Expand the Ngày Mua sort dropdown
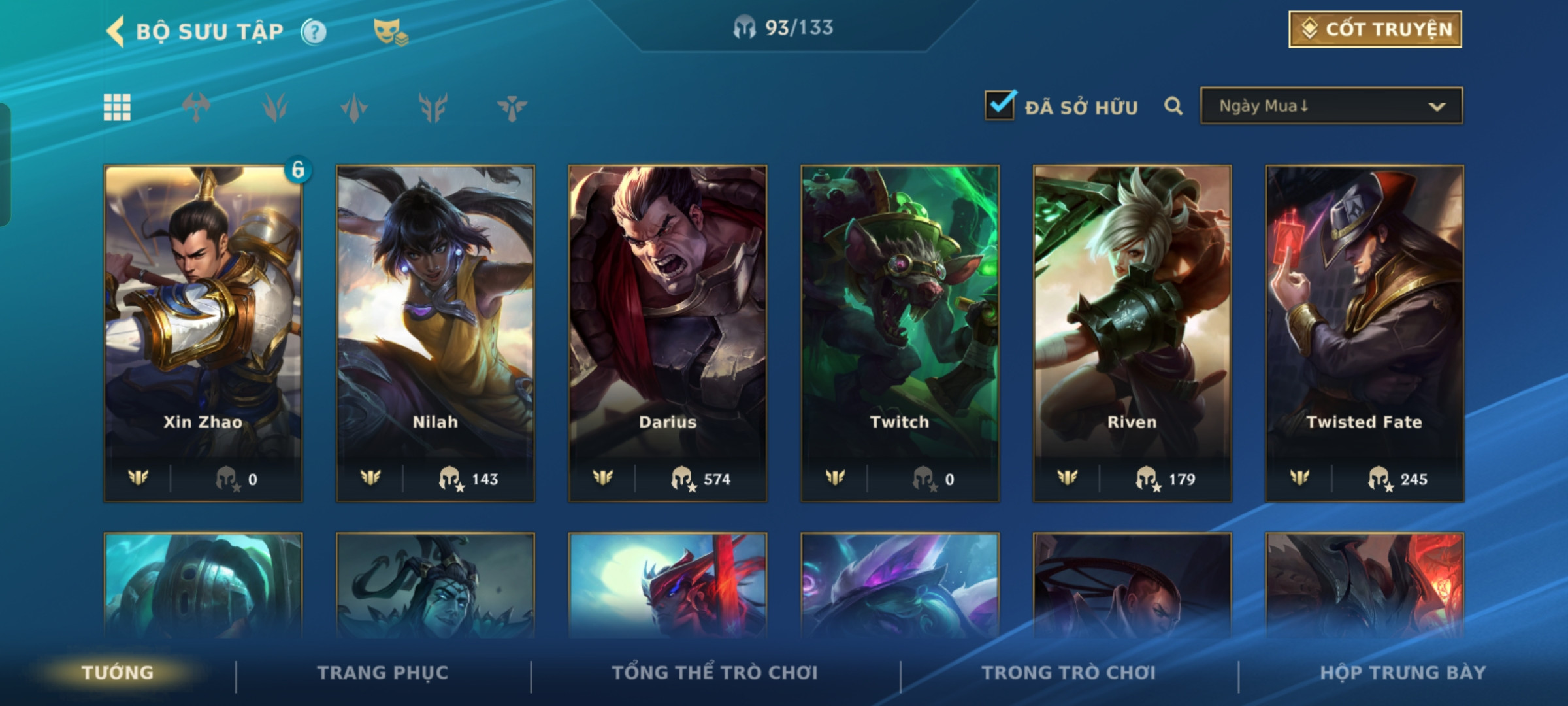The width and height of the screenshot is (1568, 706). (x=1331, y=106)
